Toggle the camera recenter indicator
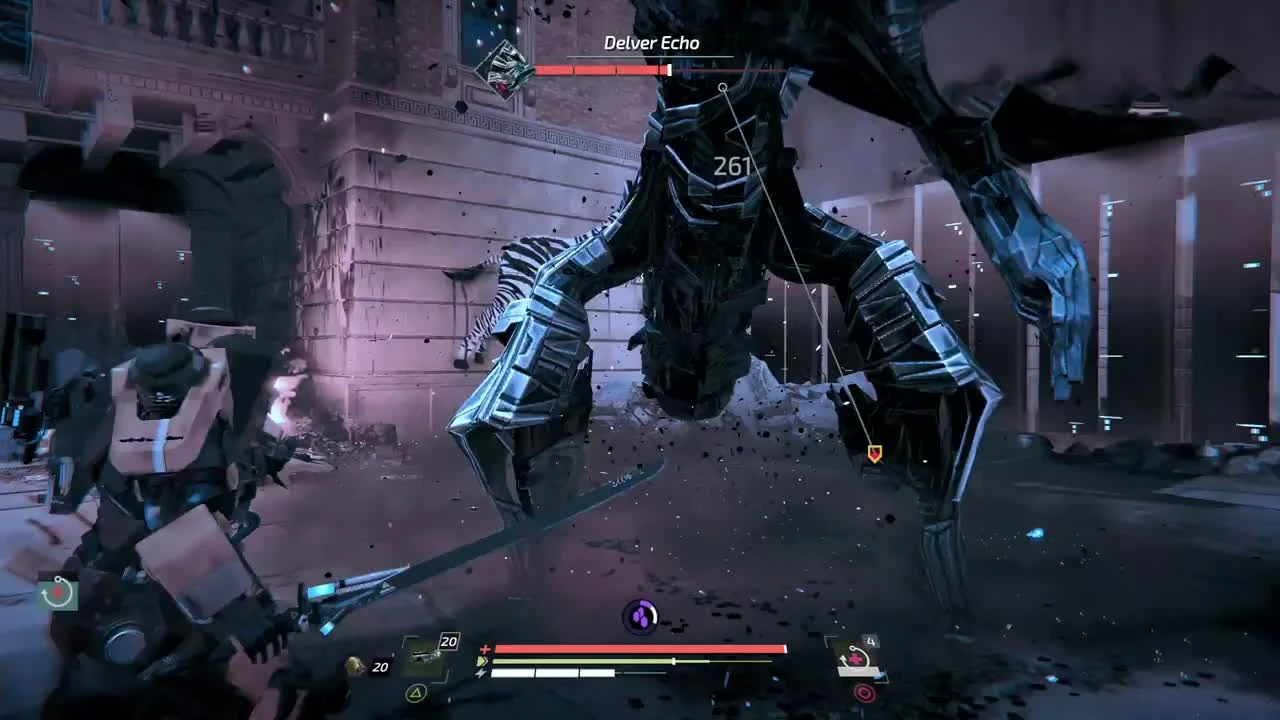 pos(57,592)
